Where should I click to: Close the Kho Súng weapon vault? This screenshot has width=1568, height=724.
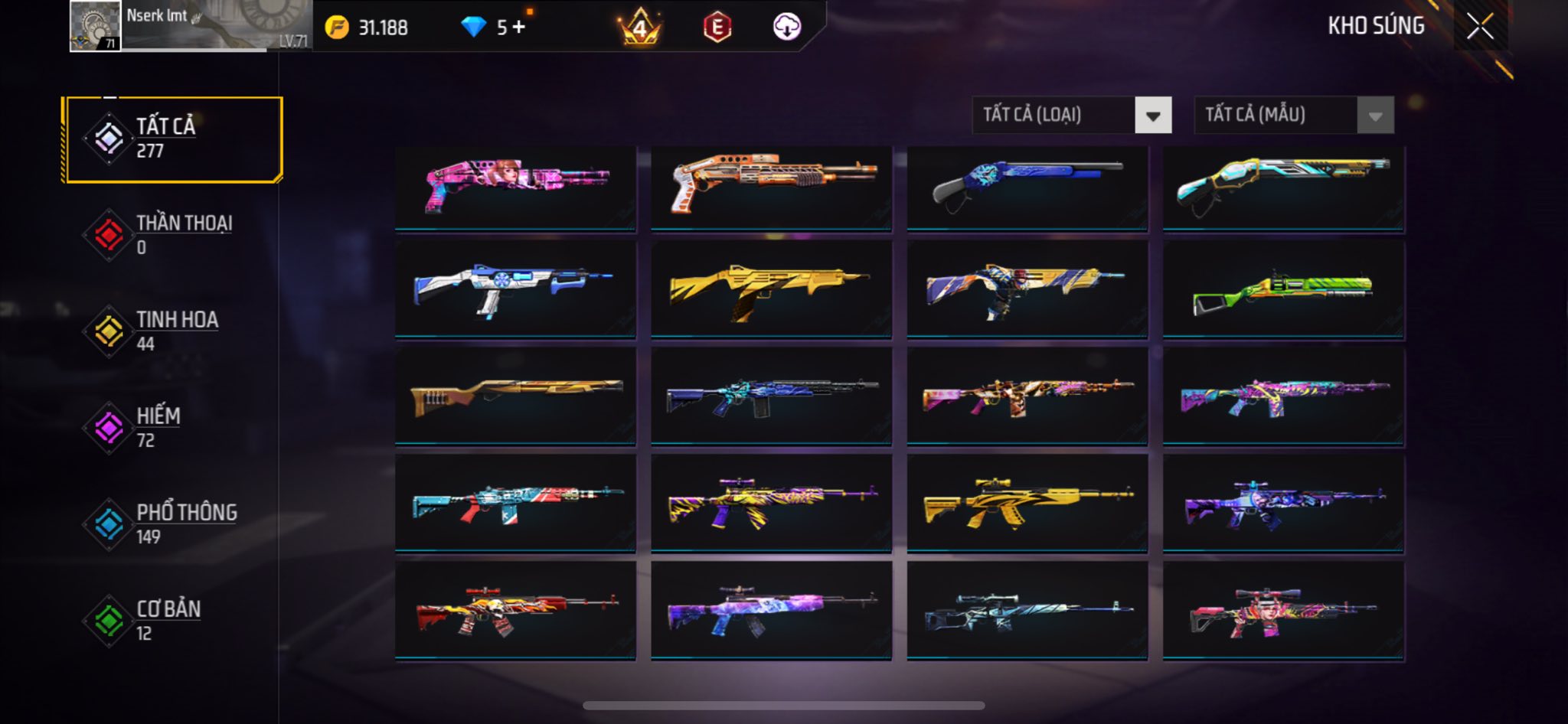(x=1480, y=27)
